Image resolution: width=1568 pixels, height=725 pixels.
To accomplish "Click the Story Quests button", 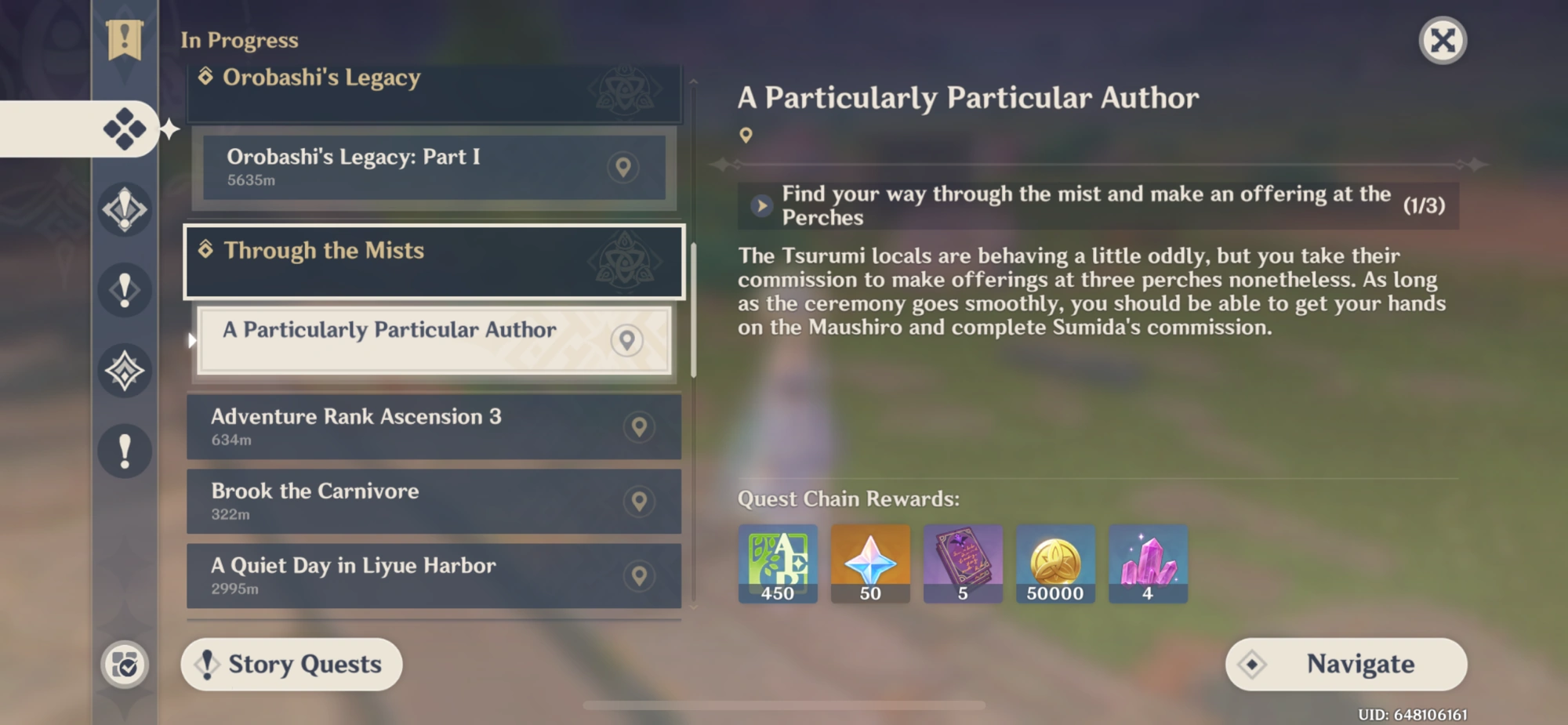I will [292, 664].
